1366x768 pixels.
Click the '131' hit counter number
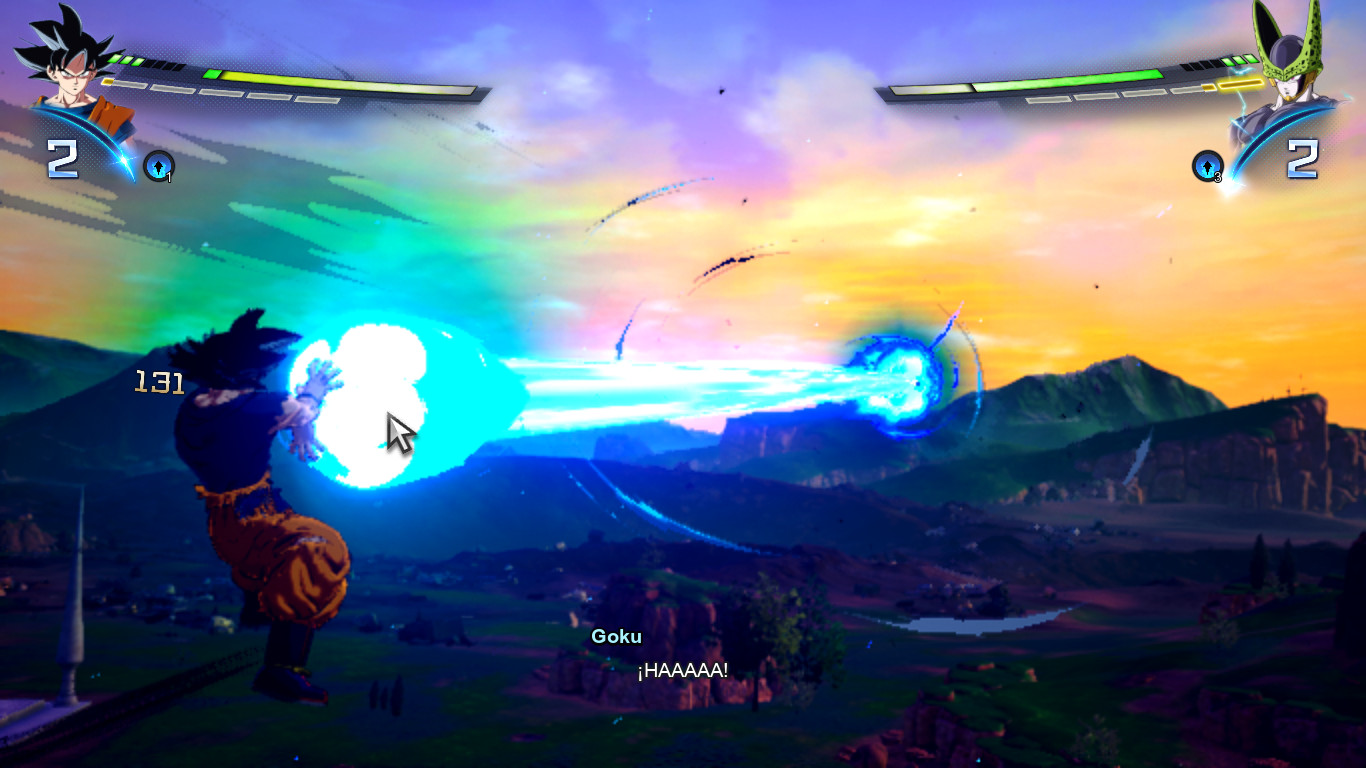coord(157,382)
